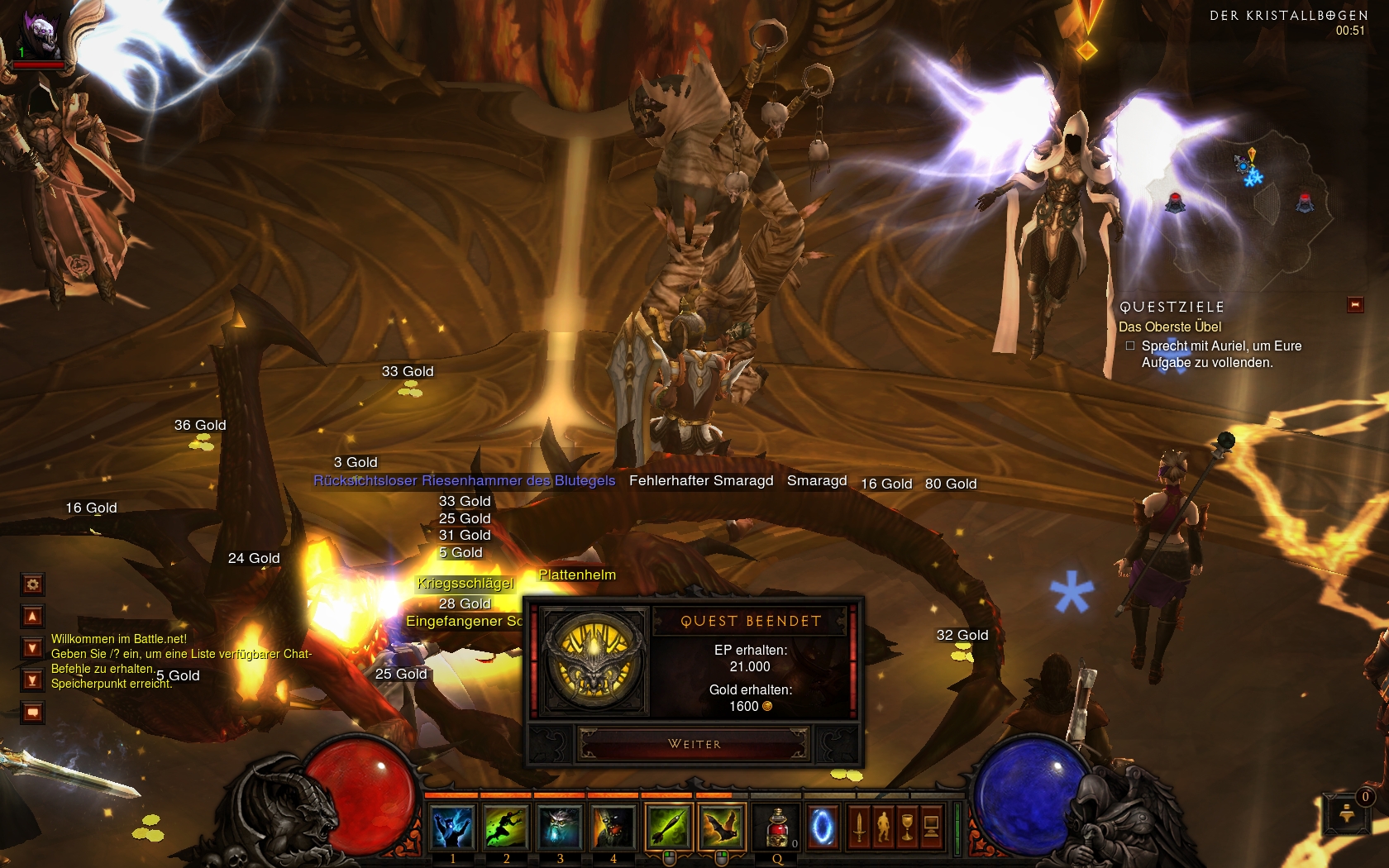This screenshot has width=1389, height=868.
Task: Click the Weiter button in quest dialog
Action: point(694,744)
